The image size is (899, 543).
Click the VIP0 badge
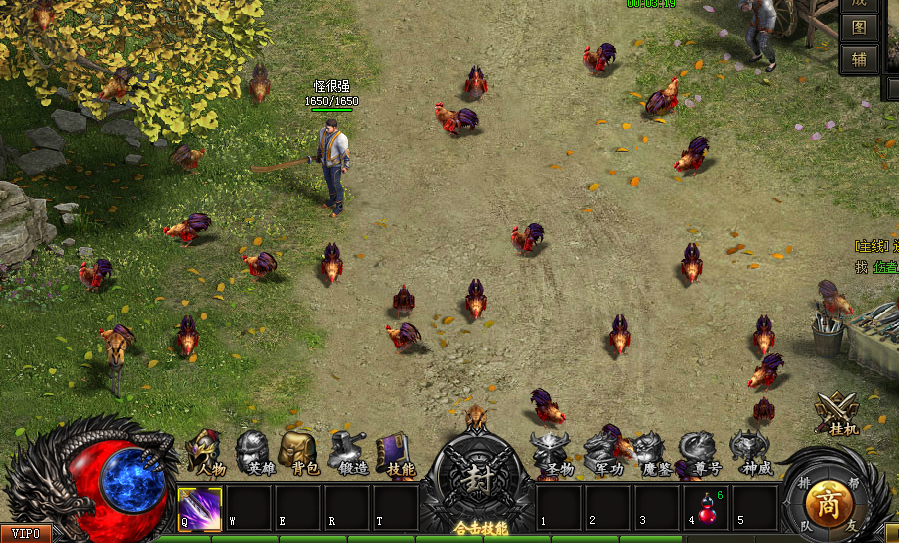pos(26,534)
